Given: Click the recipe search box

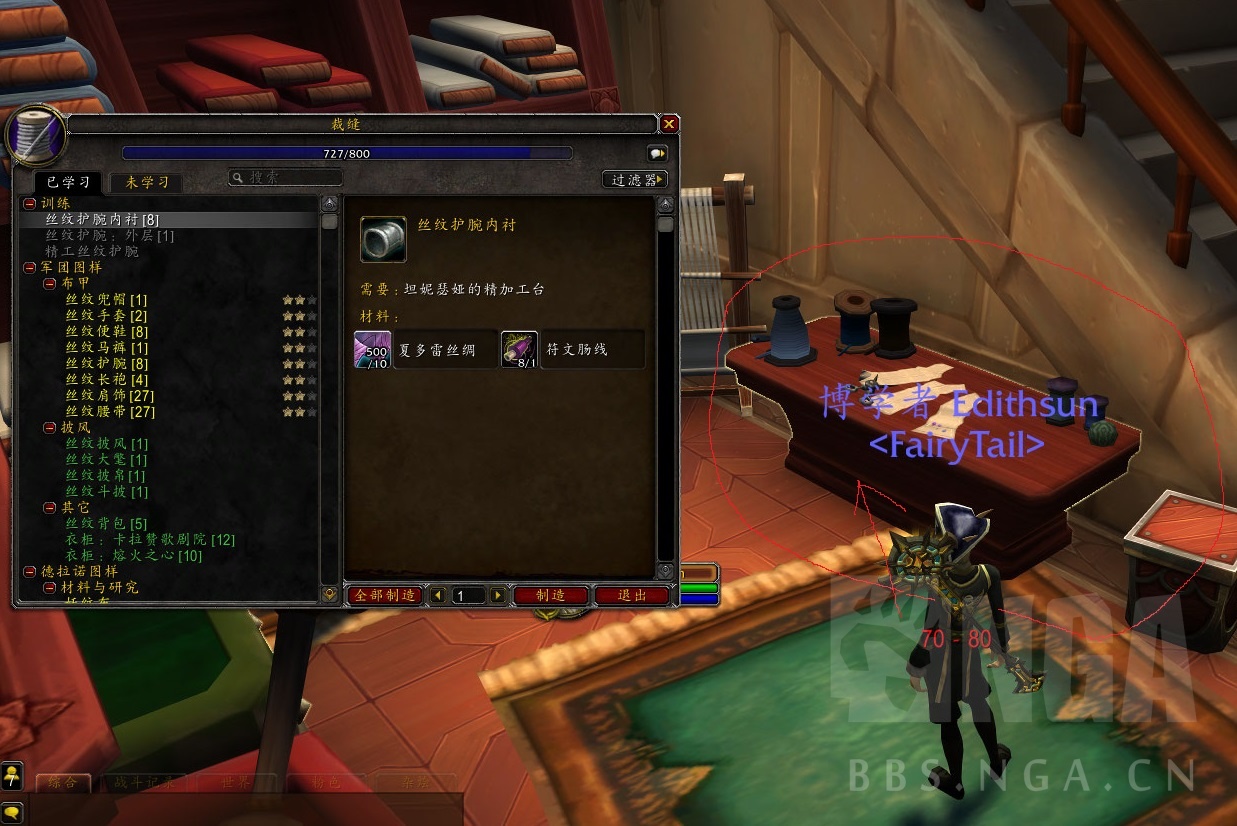Looking at the screenshot, I should (286, 177).
